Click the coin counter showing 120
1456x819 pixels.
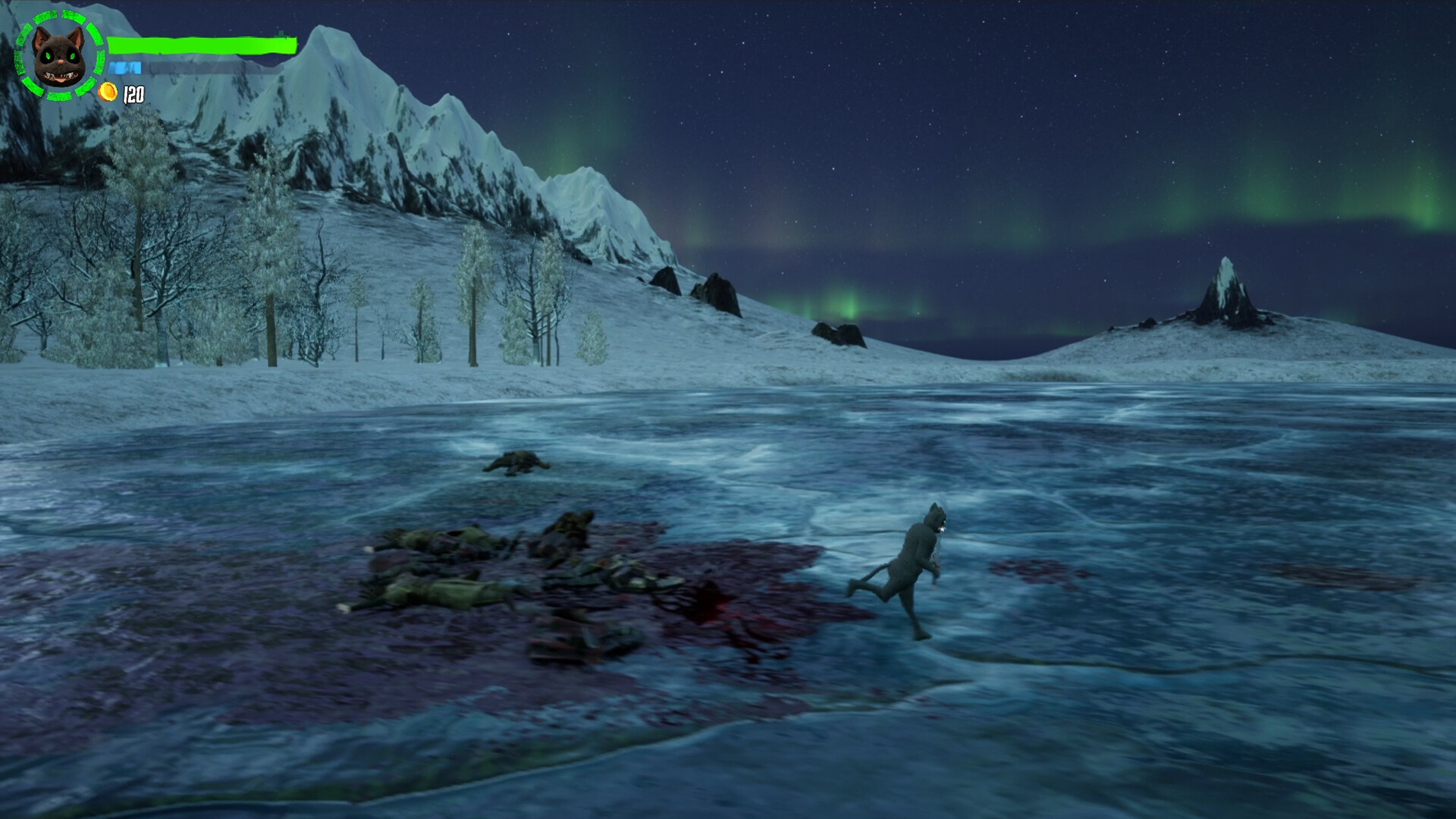[x=133, y=95]
